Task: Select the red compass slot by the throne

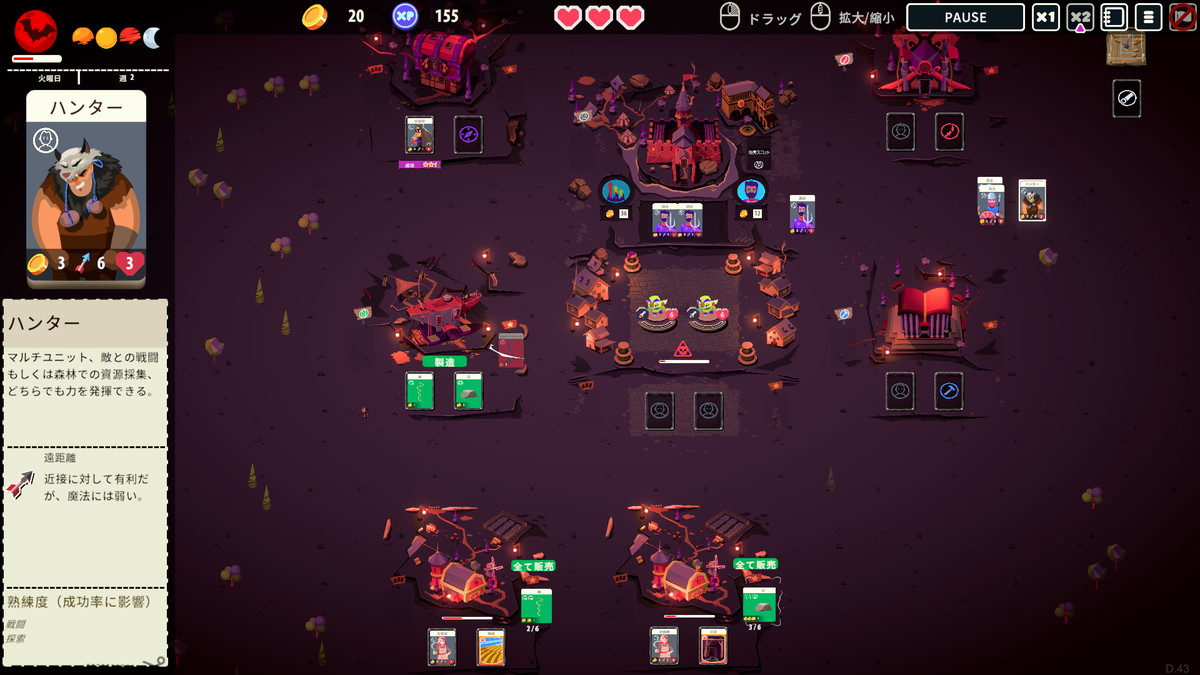Action: (949, 131)
